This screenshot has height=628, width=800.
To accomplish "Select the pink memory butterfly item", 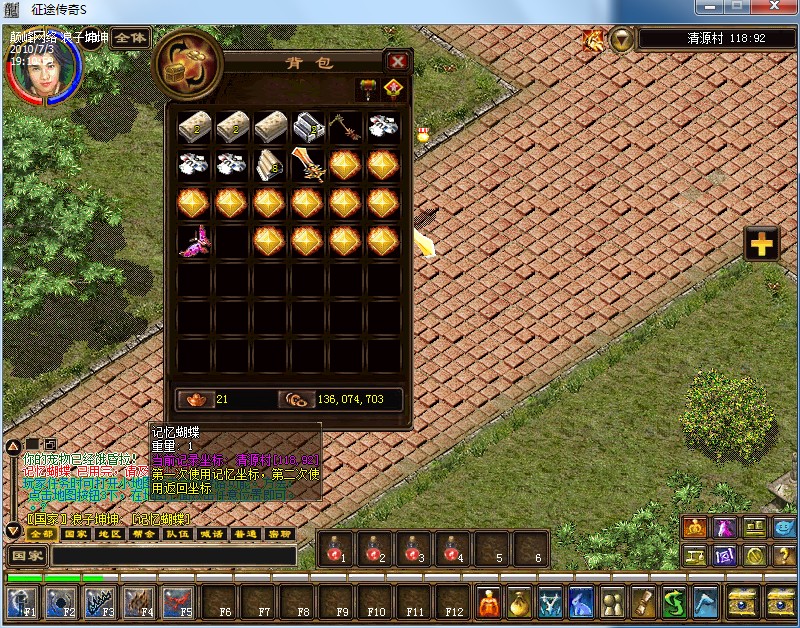I will [194, 241].
